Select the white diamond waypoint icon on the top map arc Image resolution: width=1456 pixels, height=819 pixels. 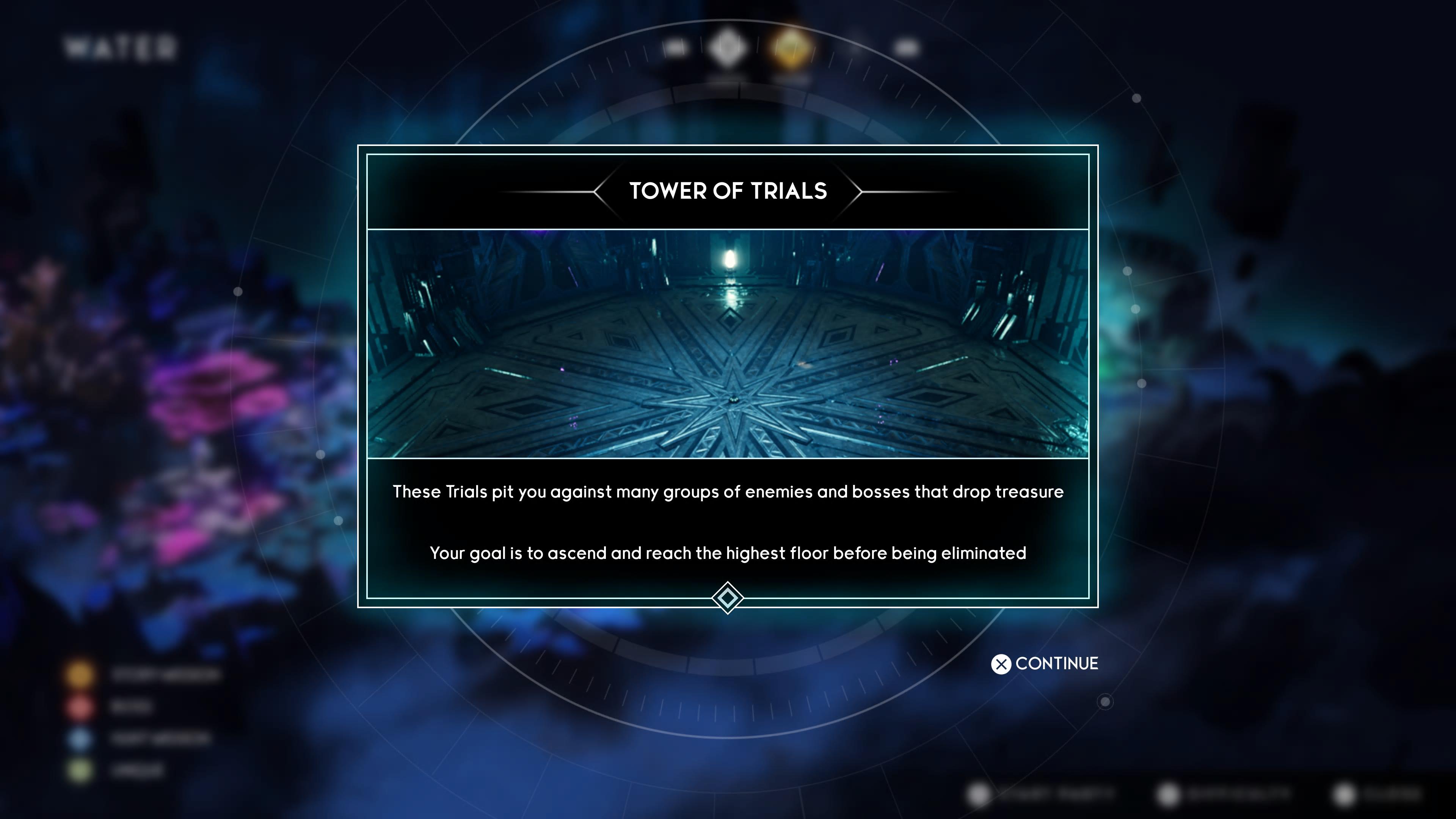point(727,48)
